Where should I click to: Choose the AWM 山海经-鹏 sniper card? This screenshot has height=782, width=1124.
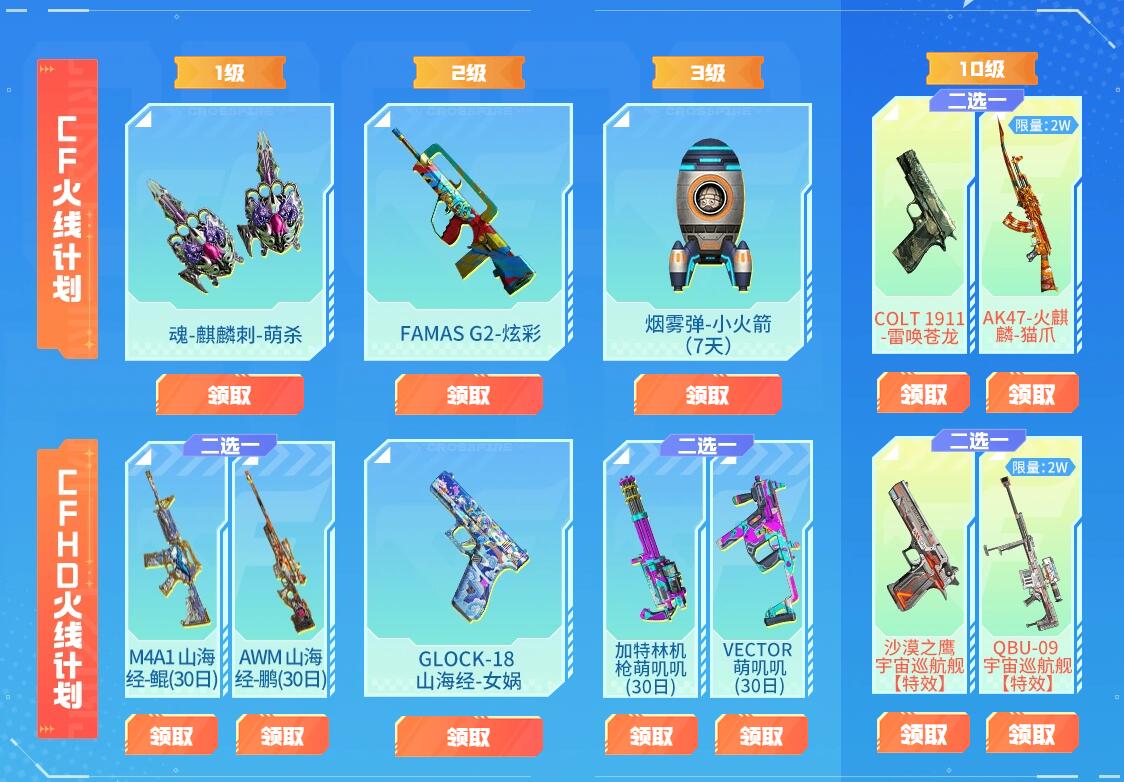(282, 570)
